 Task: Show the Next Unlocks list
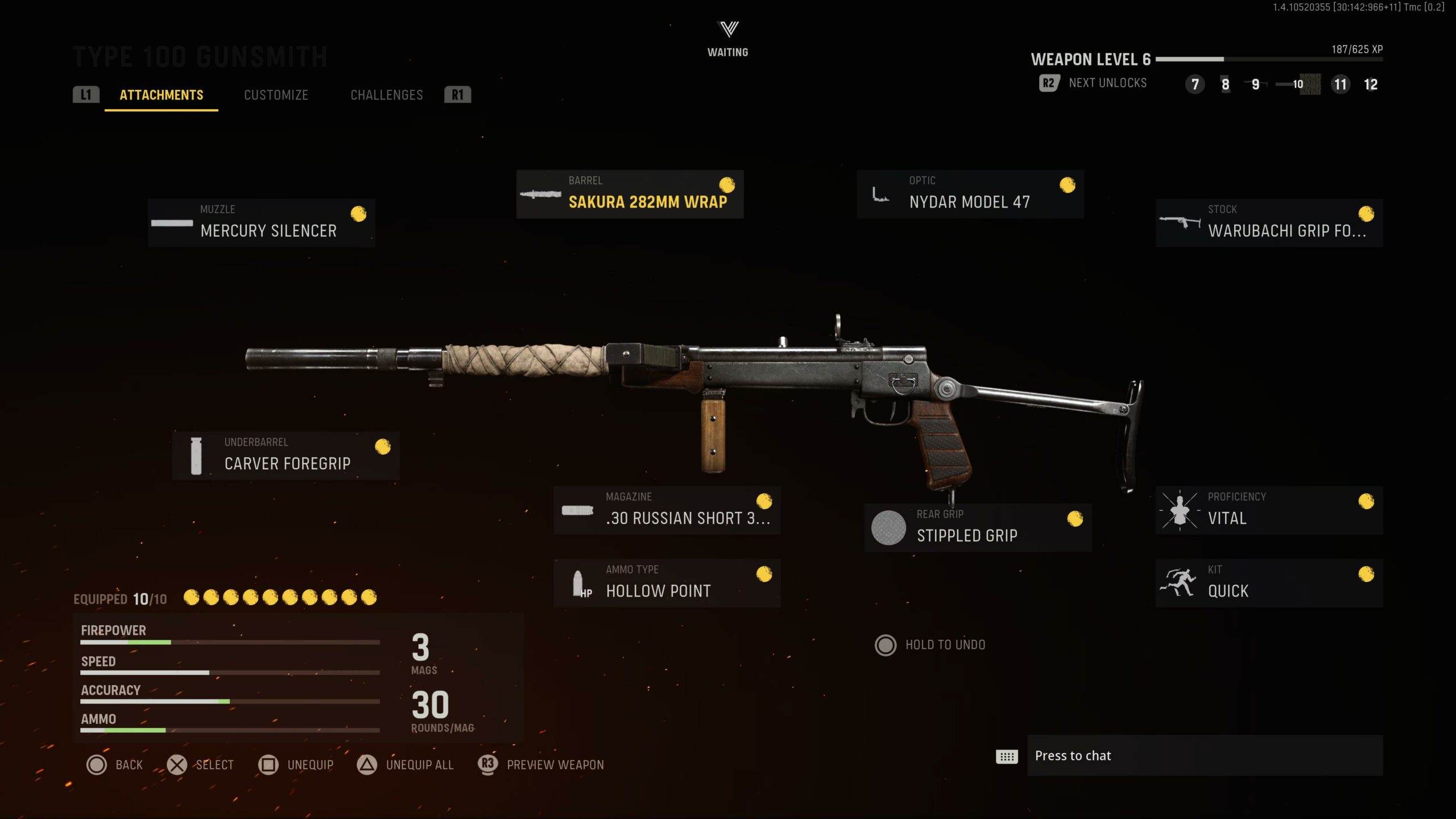(x=1093, y=83)
